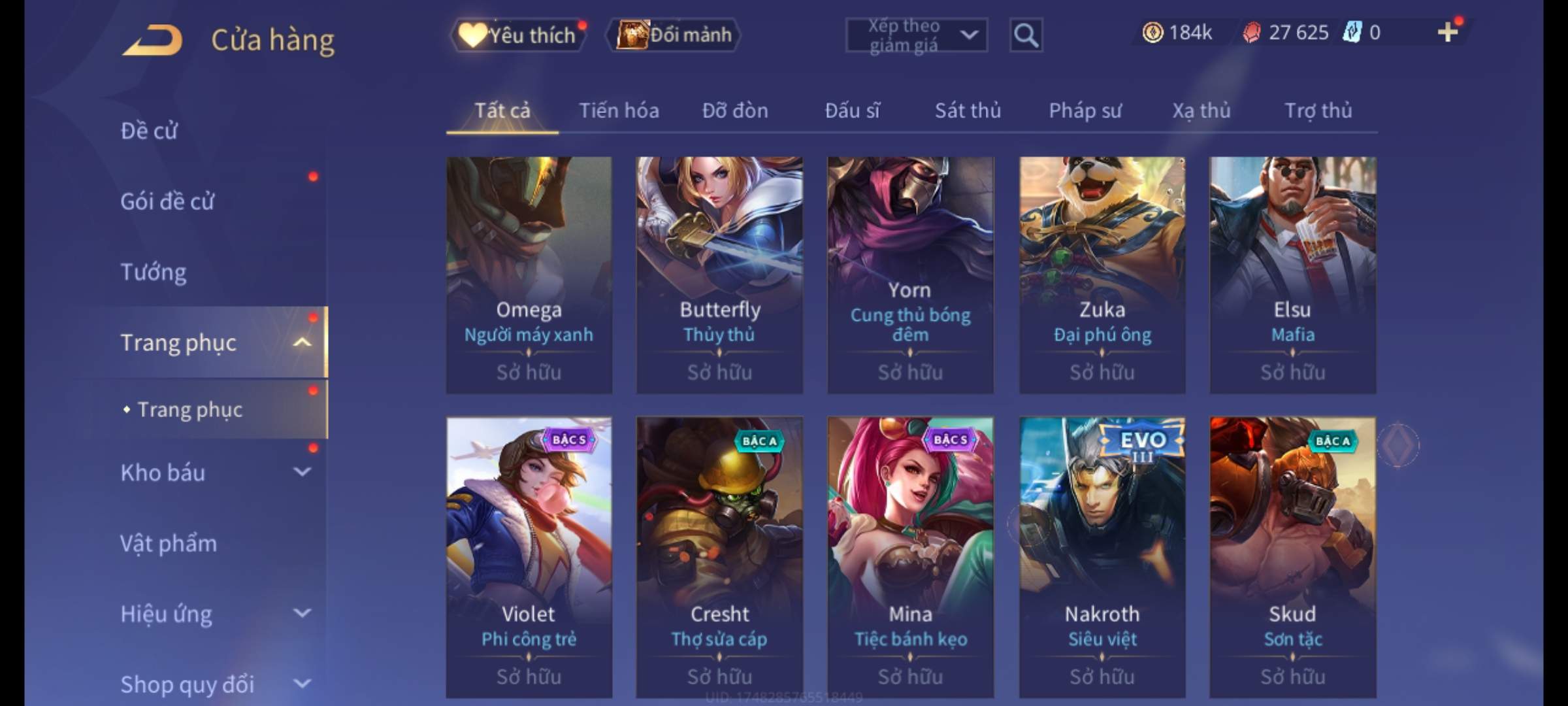Image resolution: width=1568 pixels, height=706 pixels.
Task: Add currency with the plus button
Action: tap(1447, 32)
